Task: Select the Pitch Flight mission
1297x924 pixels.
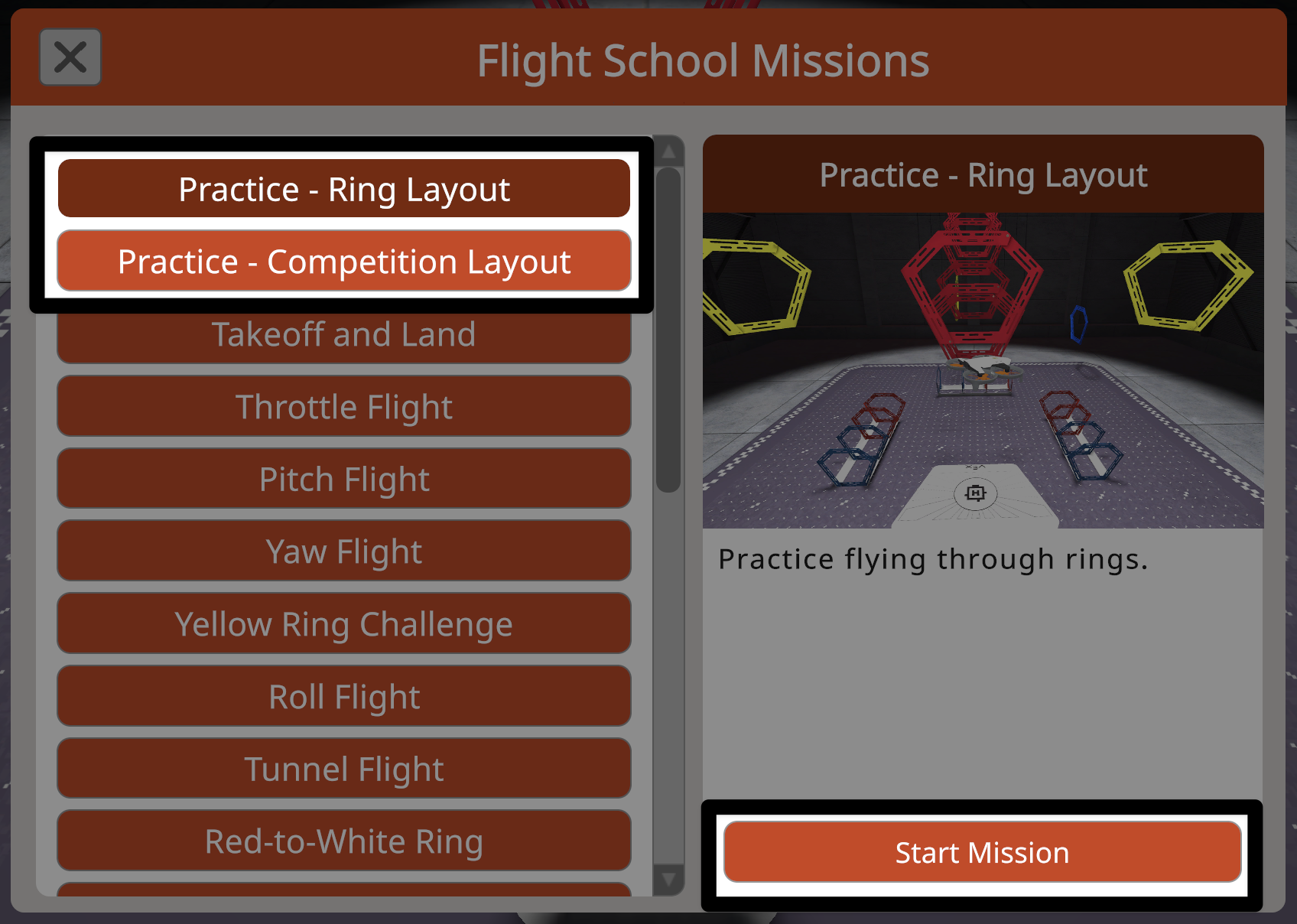Action: point(343,479)
